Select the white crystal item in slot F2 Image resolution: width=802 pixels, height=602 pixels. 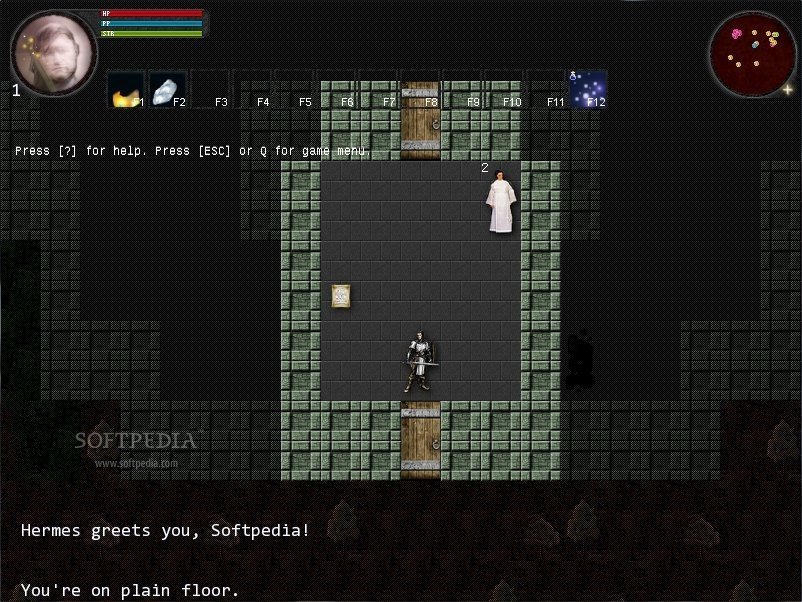(x=167, y=89)
